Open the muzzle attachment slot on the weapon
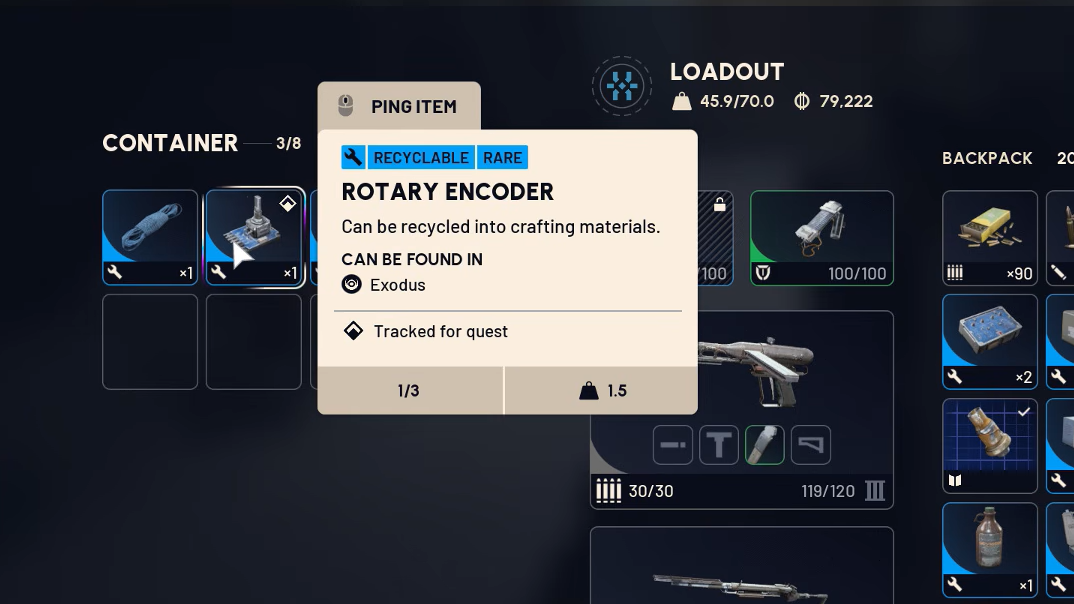 point(673,445)
